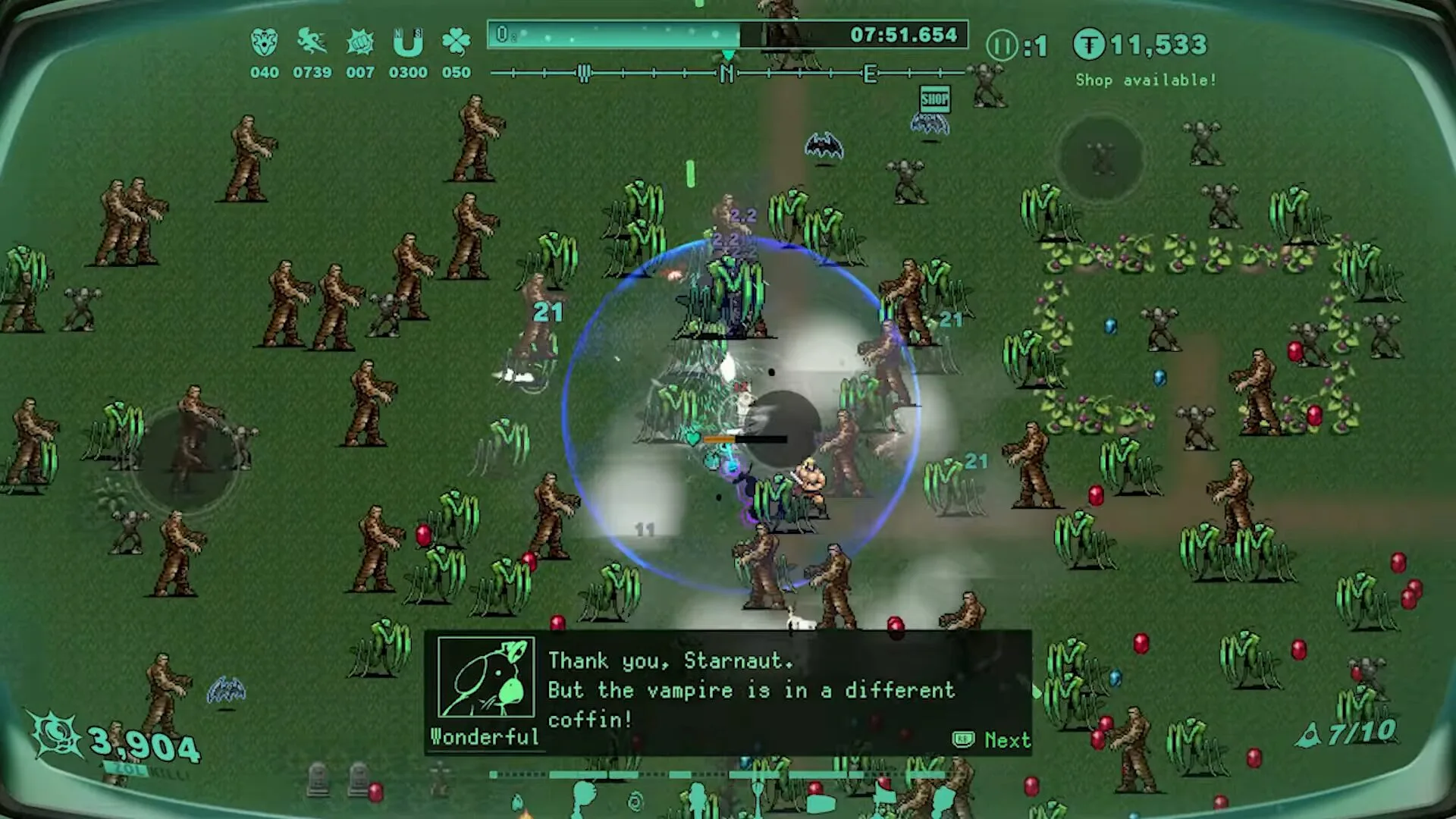The image size is (1456, 819).
Task: Click the Wonderful character portrait
Action: [x=486, y=677]
